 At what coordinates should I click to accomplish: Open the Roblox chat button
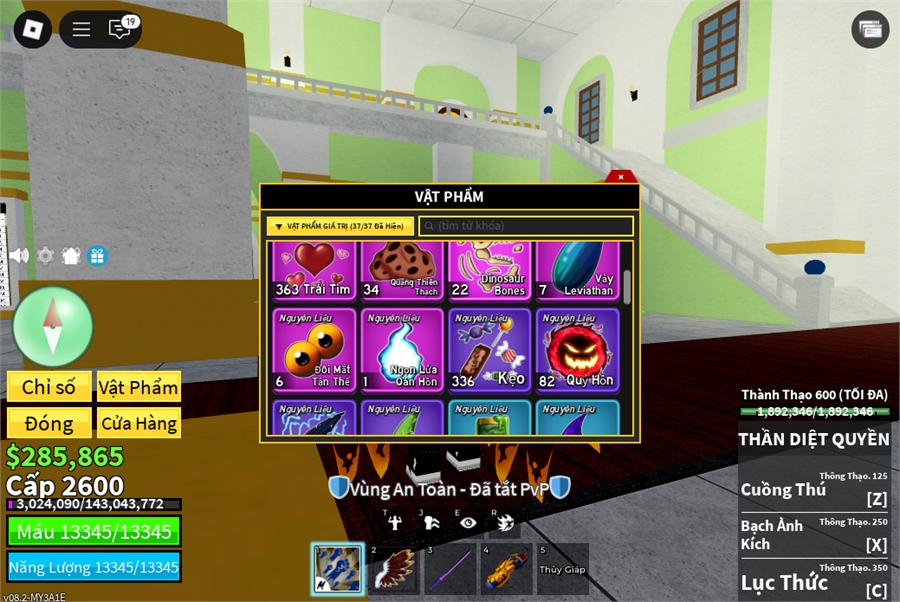pos(120,29)
